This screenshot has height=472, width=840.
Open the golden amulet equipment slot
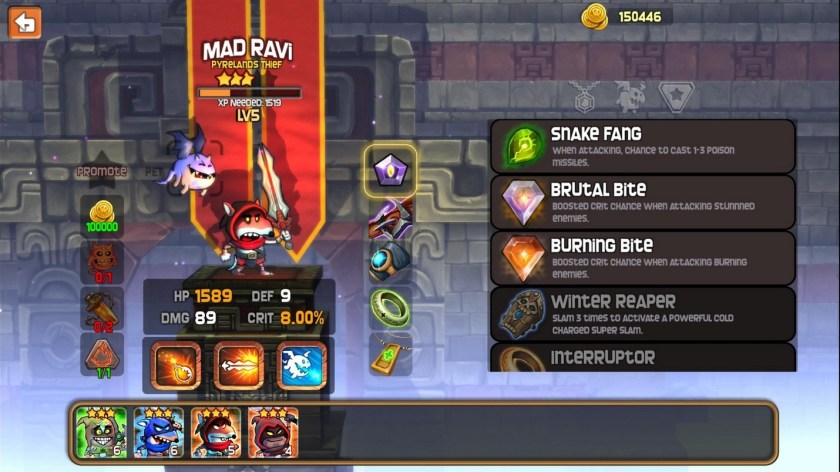pyautogui.click(x=389, y=353)
